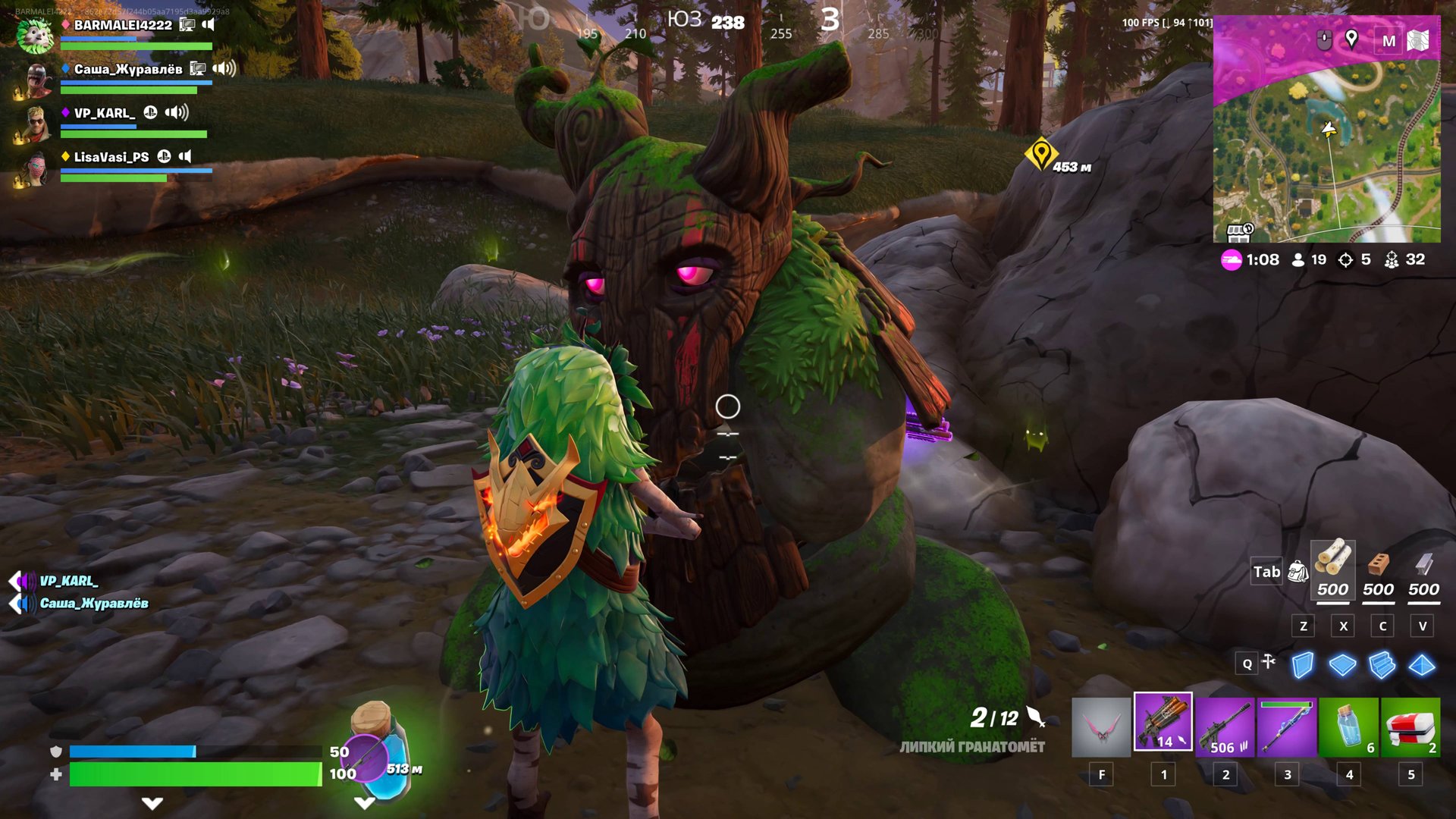
Task: Select the shield potion slot
Action: point(1348,726)
